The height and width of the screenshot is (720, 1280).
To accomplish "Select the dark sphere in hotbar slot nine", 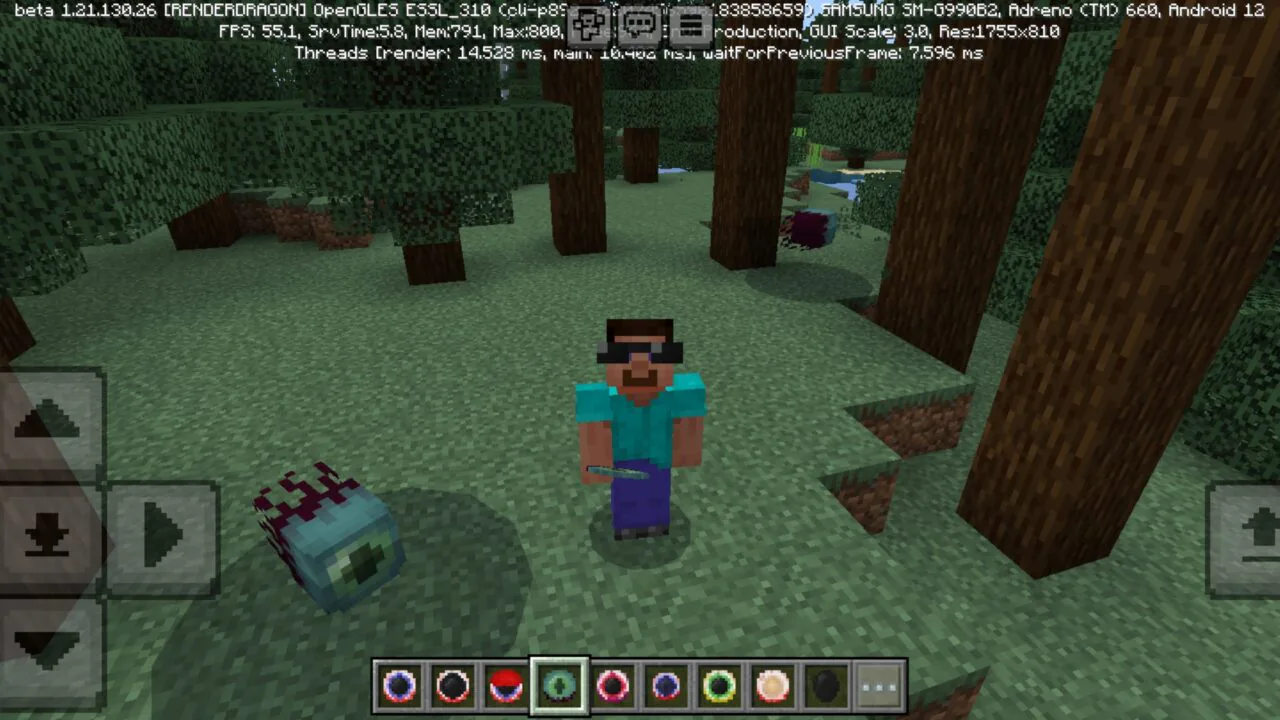I will tap(825, 684).
